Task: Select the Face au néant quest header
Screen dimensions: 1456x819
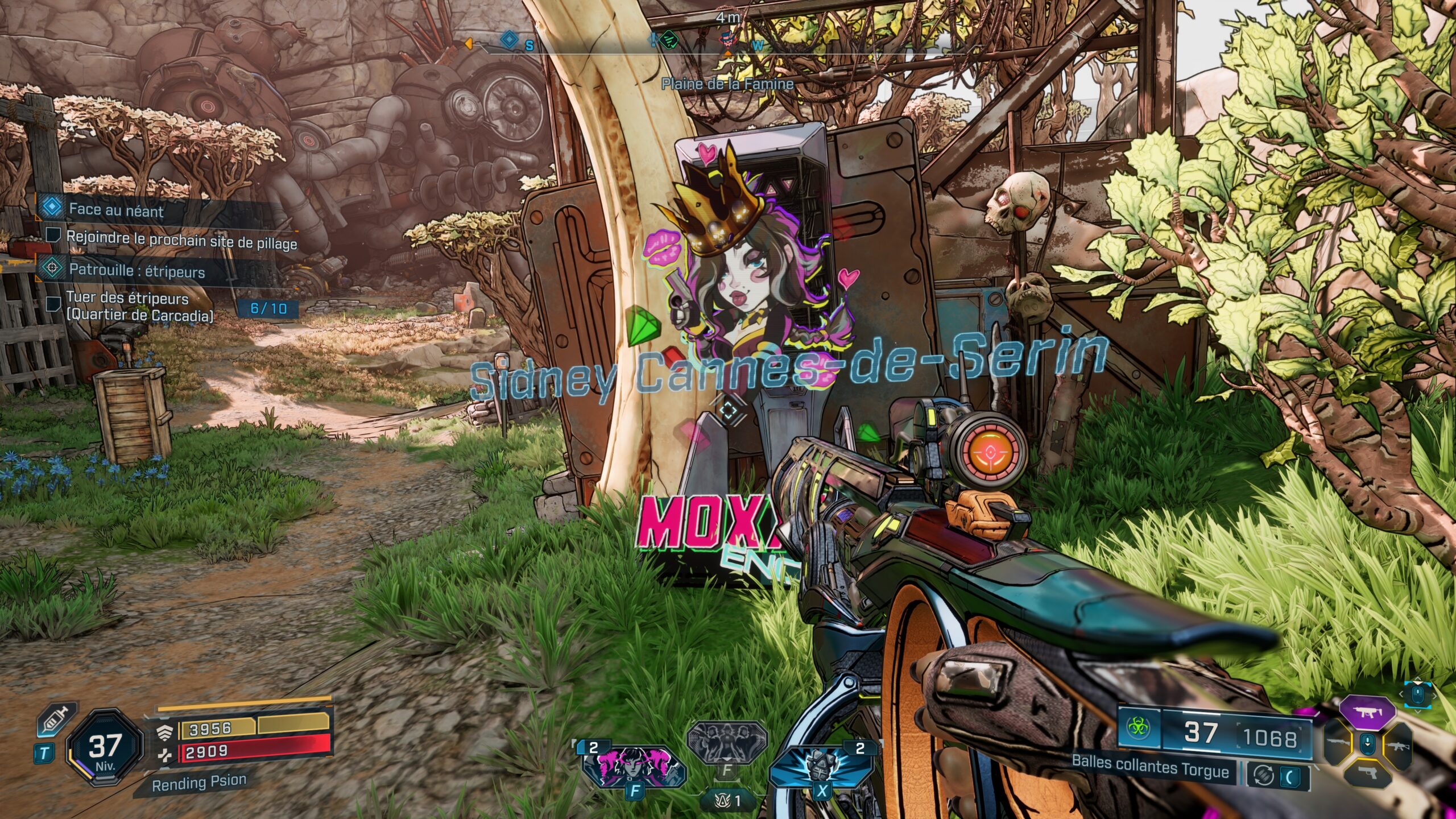Action: [x=116, y=210]
